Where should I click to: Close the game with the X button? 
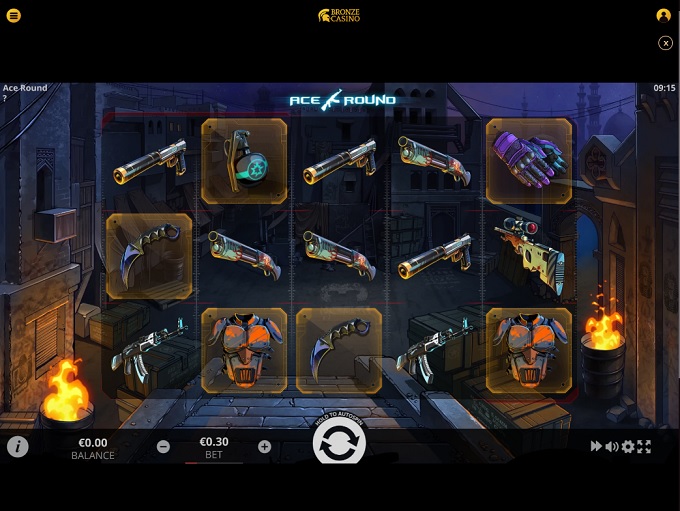(665, 43)
